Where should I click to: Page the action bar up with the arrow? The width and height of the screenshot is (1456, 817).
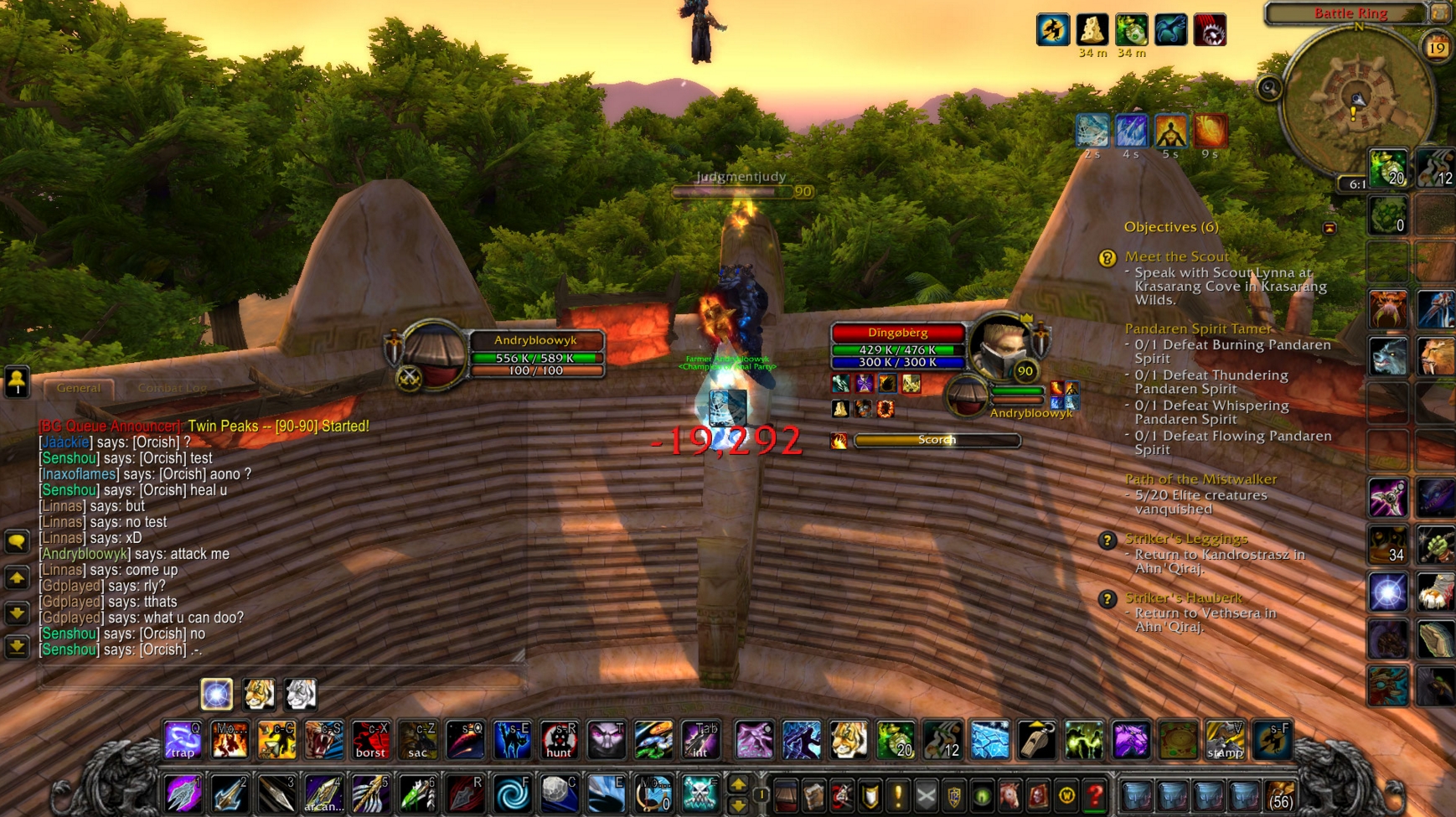click(x=738, y=783)
